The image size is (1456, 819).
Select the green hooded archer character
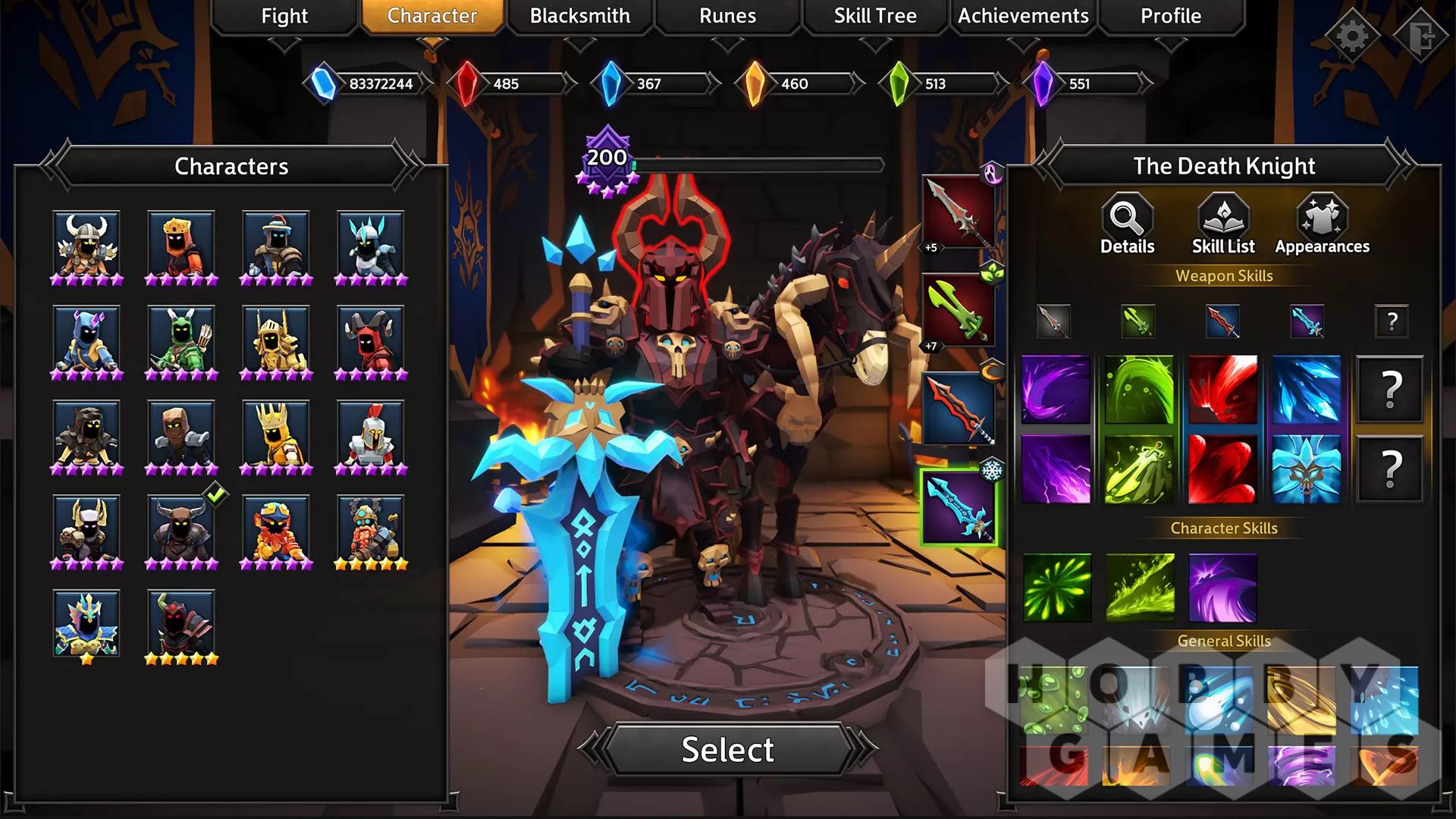(x=181, y=339)
